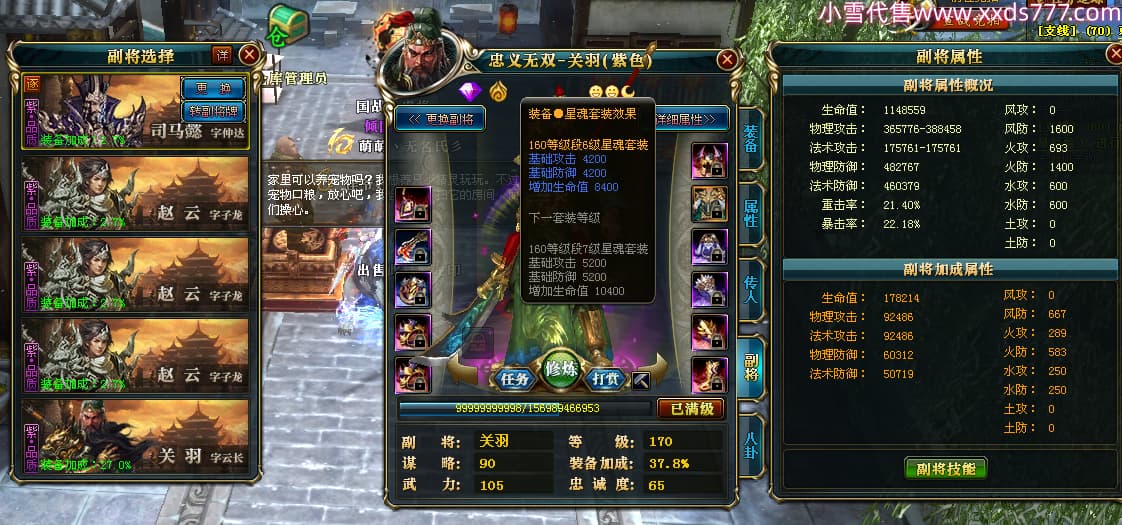Open 副将技能 general skills

pyautogui.click(x=945, y=468)
